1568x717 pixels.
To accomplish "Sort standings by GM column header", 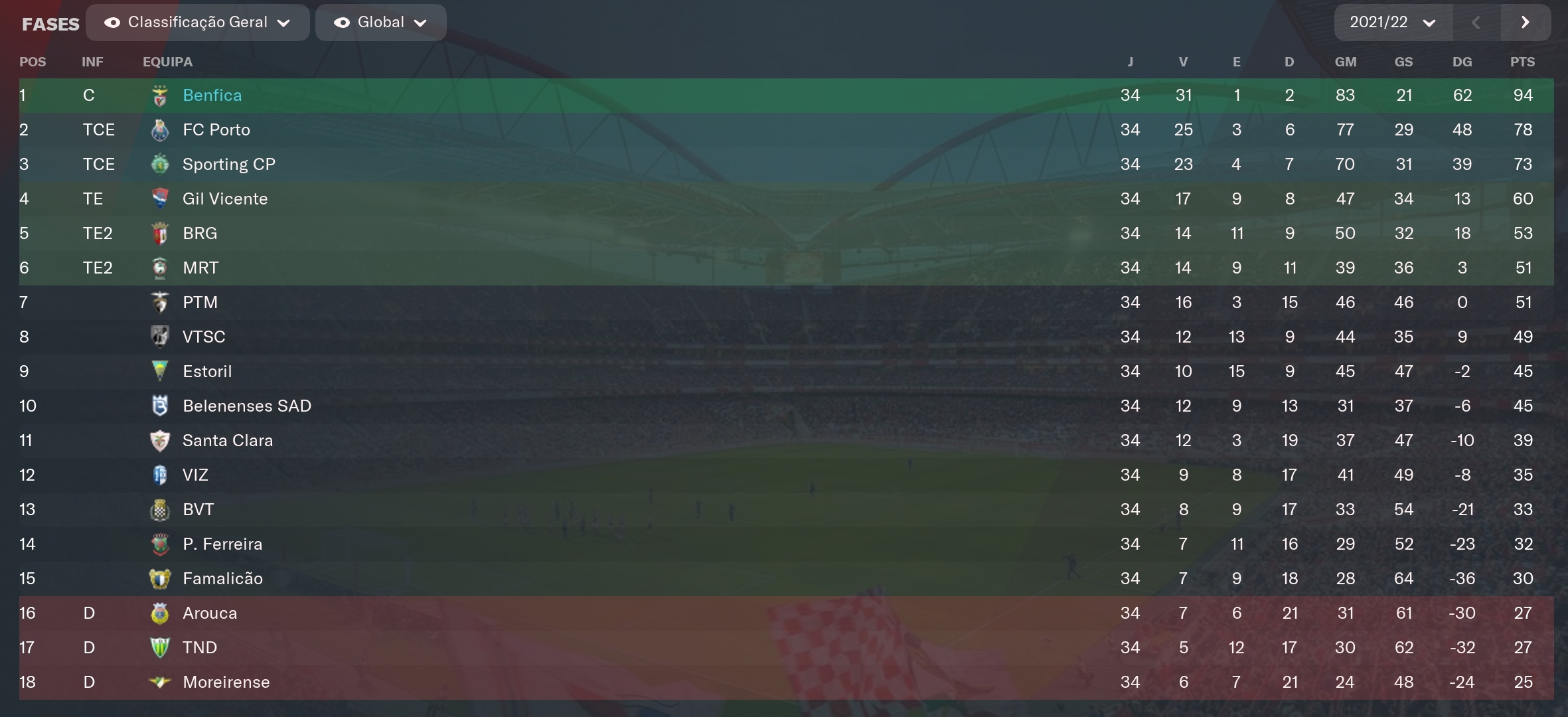I will 1345,62.
